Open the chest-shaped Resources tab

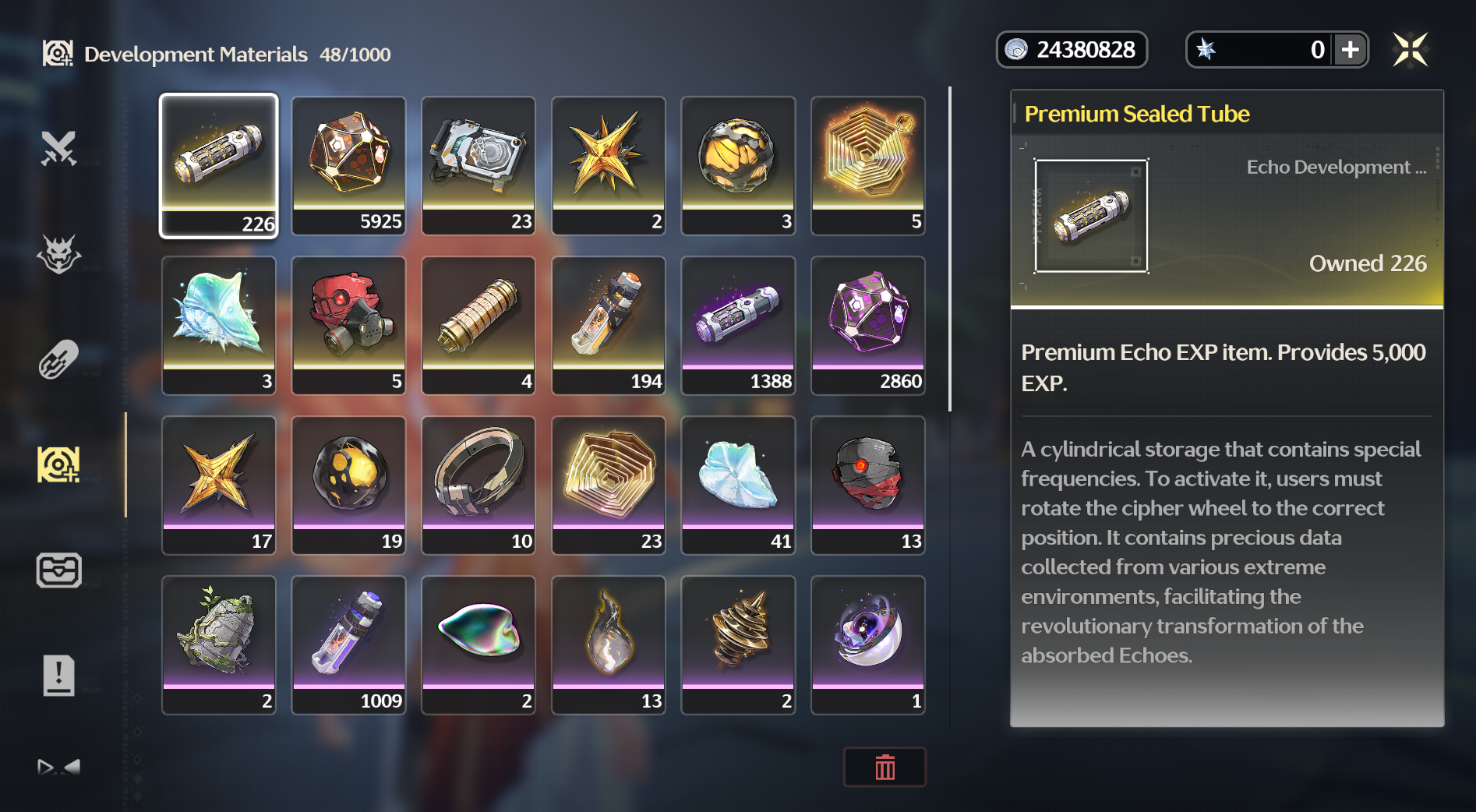[x=58, y=570]
